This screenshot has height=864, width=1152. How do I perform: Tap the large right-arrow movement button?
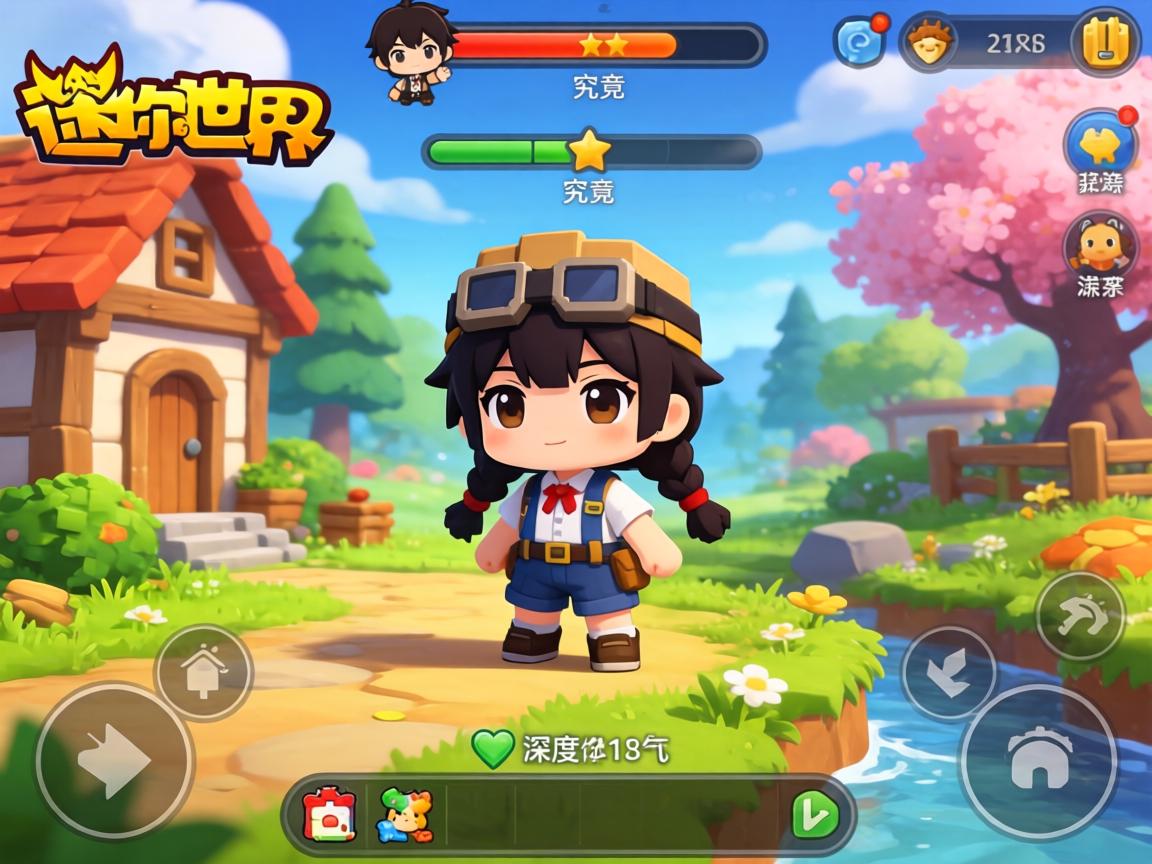(114, 762)
